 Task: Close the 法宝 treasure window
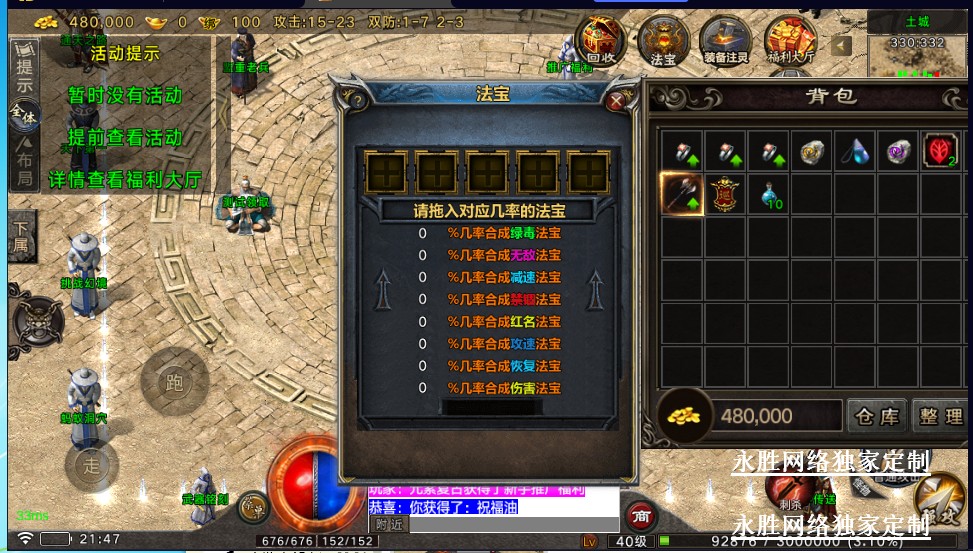[617, 99]
